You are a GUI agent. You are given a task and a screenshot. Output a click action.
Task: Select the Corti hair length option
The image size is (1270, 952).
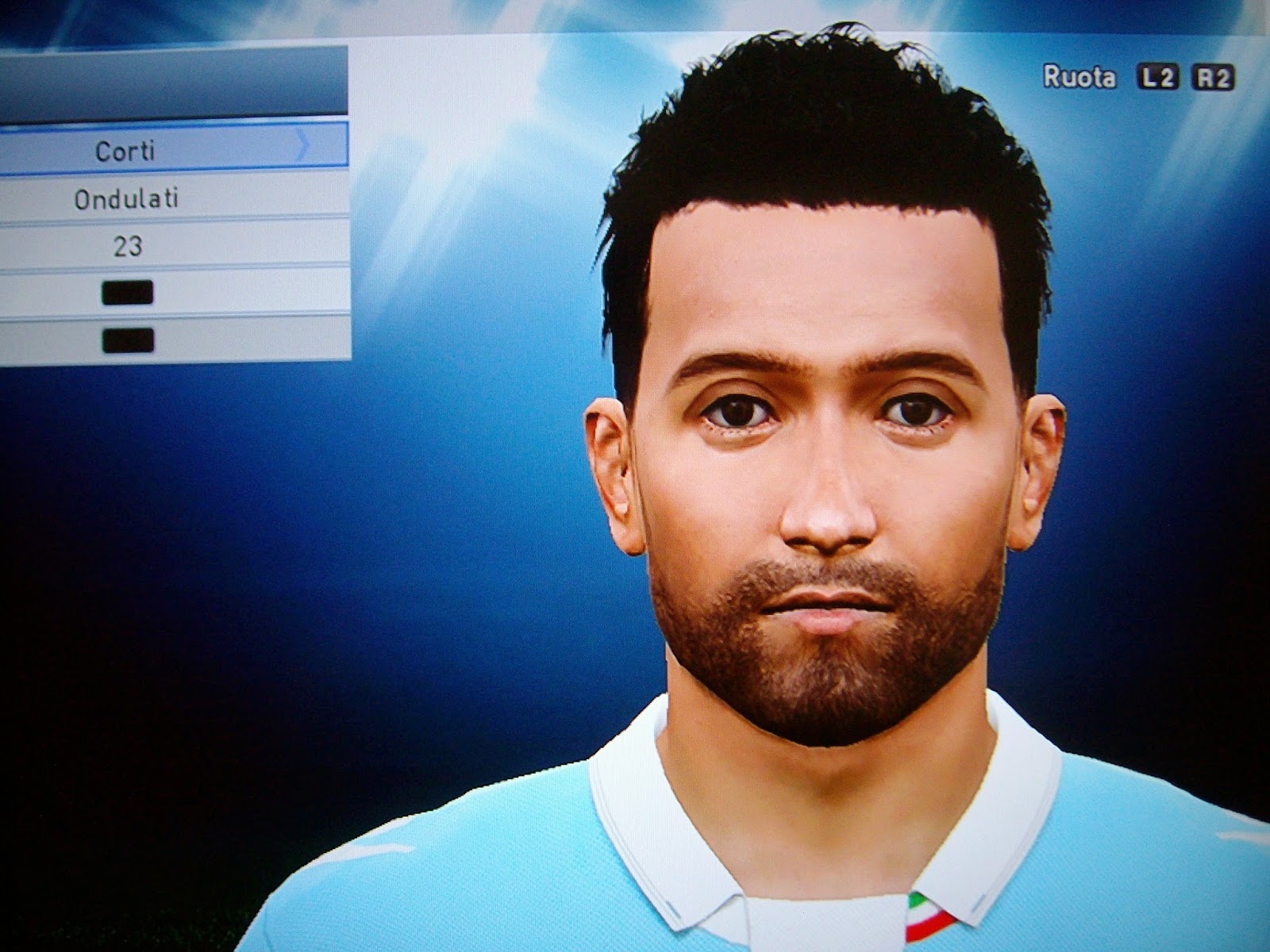[127, 149]
